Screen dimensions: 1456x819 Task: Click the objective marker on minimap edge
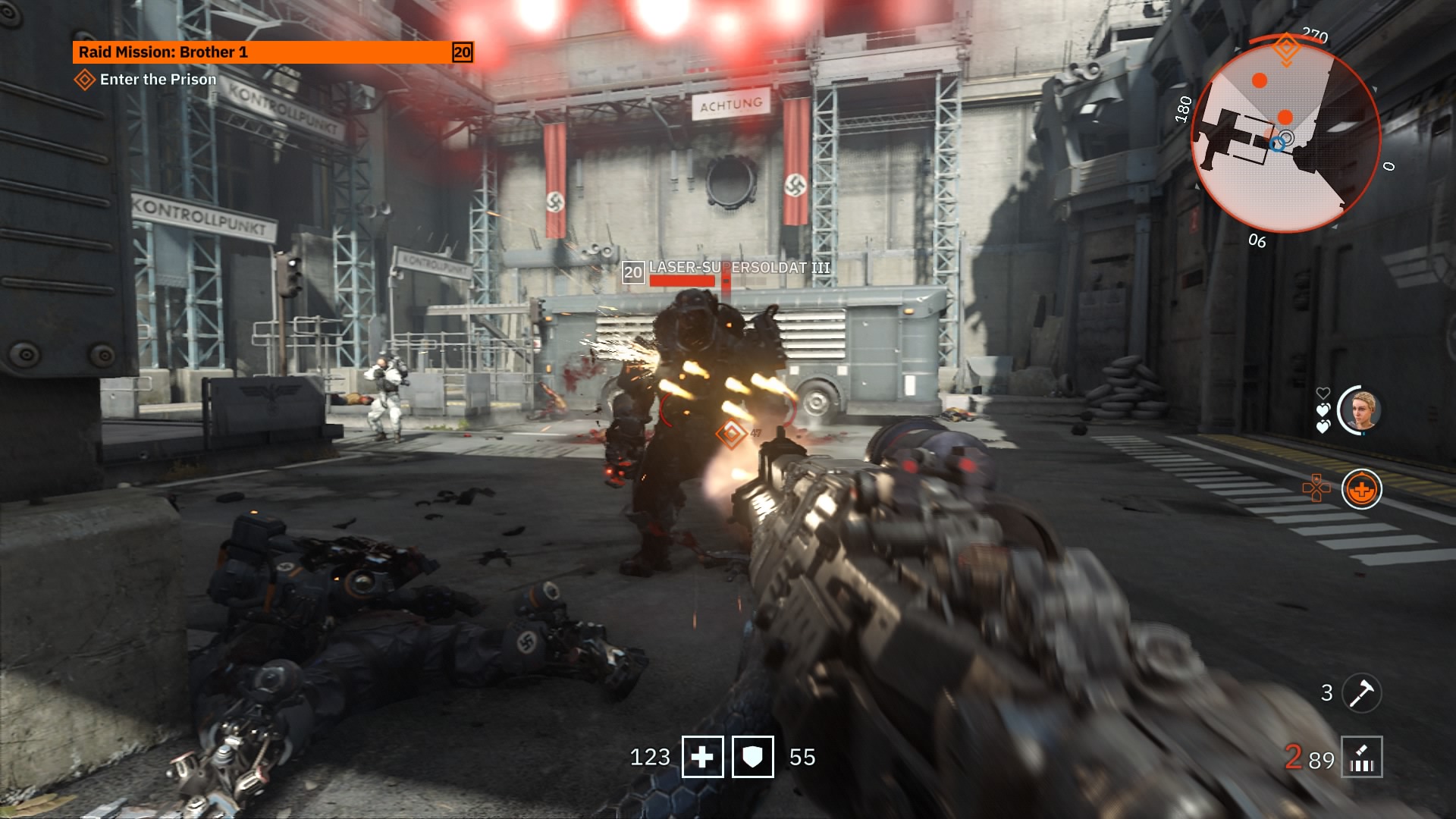[1286, 48]
